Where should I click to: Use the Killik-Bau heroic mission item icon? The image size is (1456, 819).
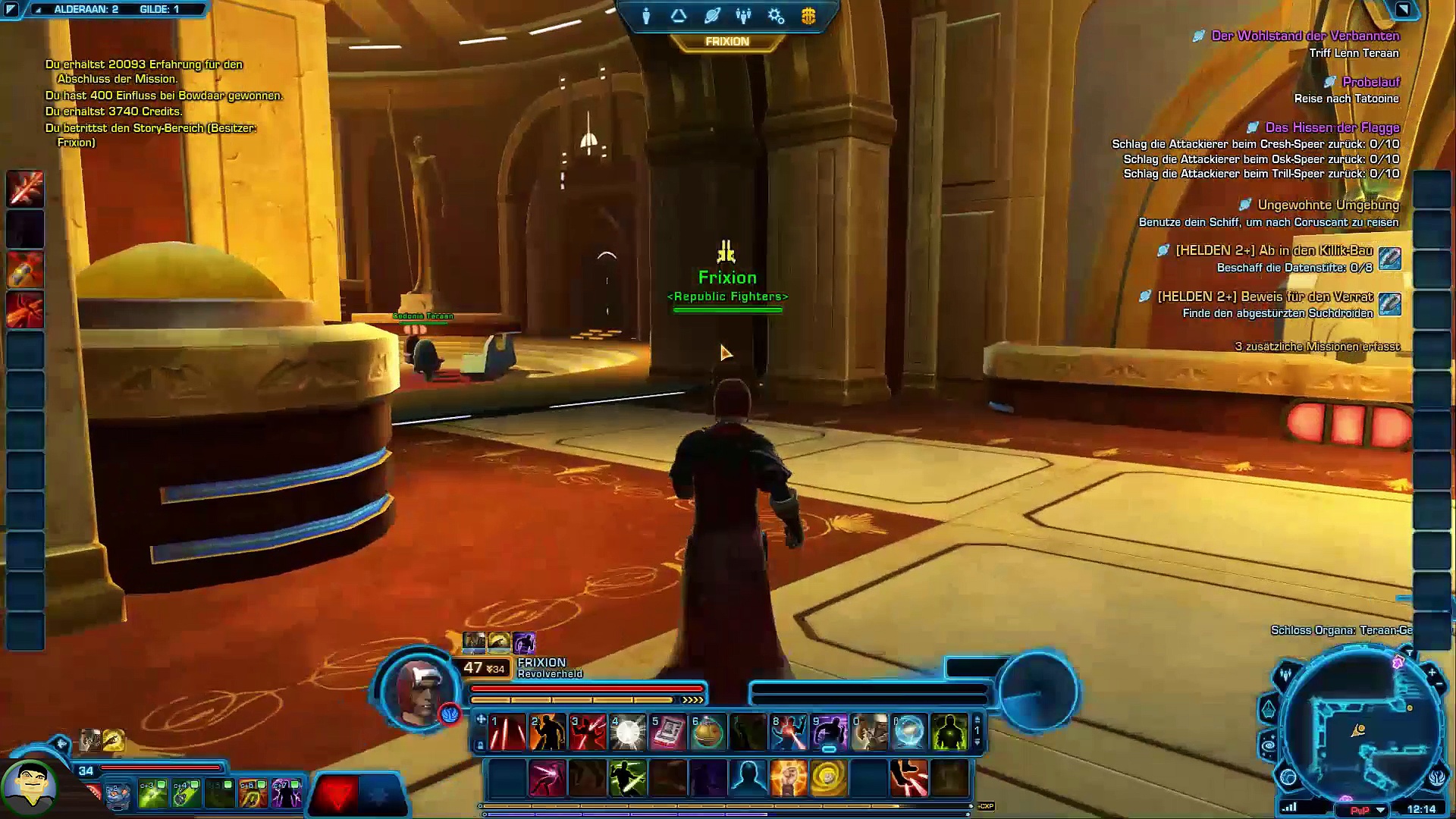pyautogui.click(x=1389, y=259)
